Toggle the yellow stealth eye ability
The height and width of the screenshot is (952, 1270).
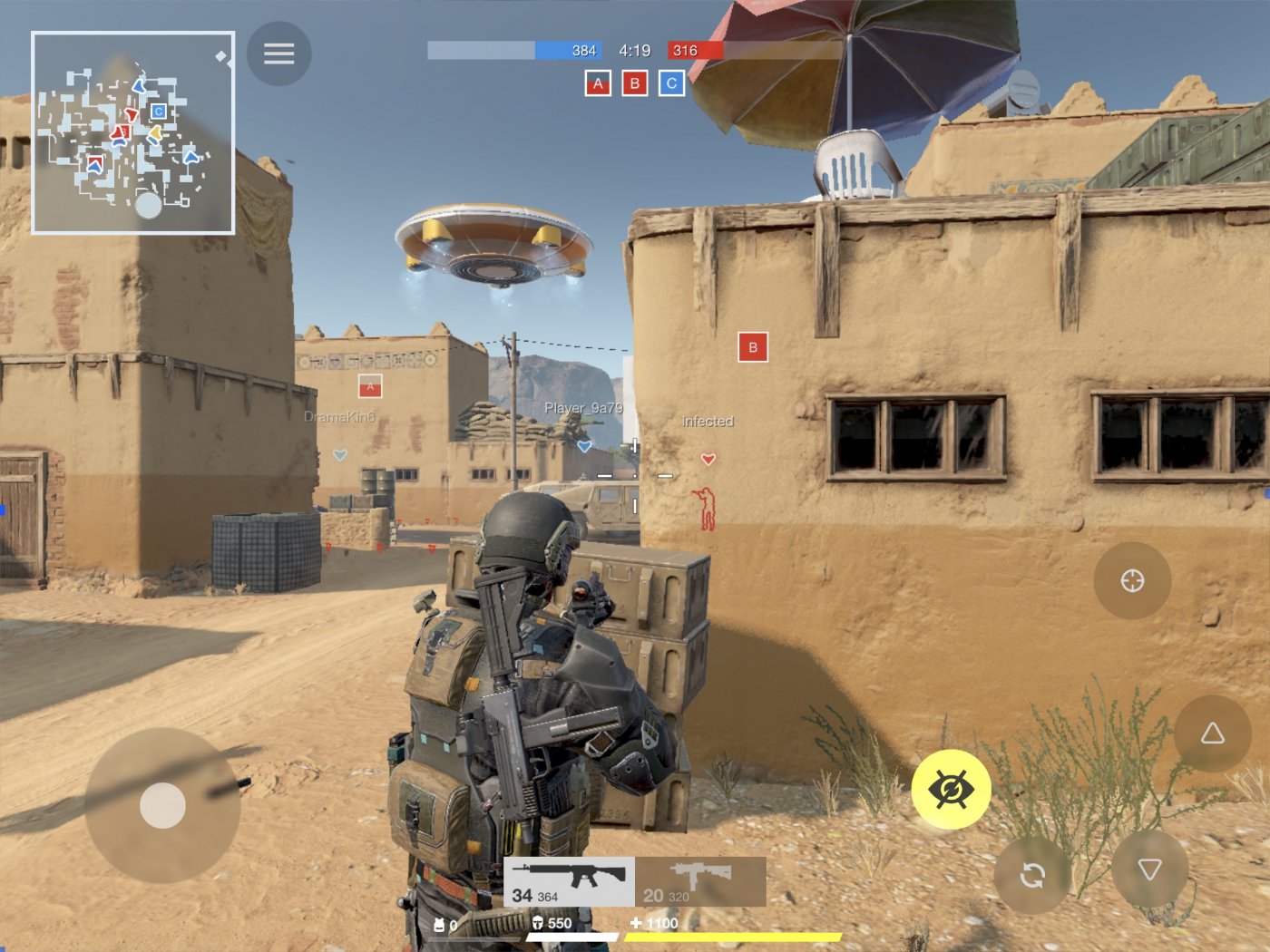pos(952,789)
